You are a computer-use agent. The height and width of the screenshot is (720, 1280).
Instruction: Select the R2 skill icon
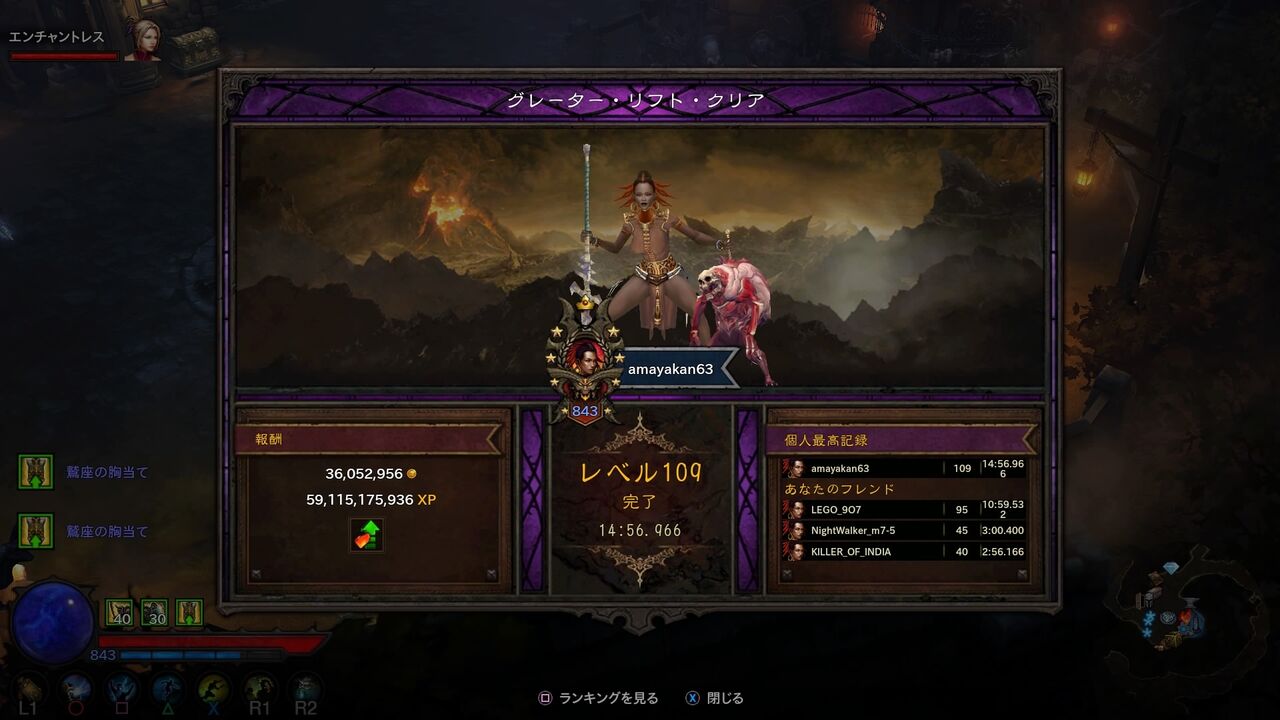coord(305,686)
